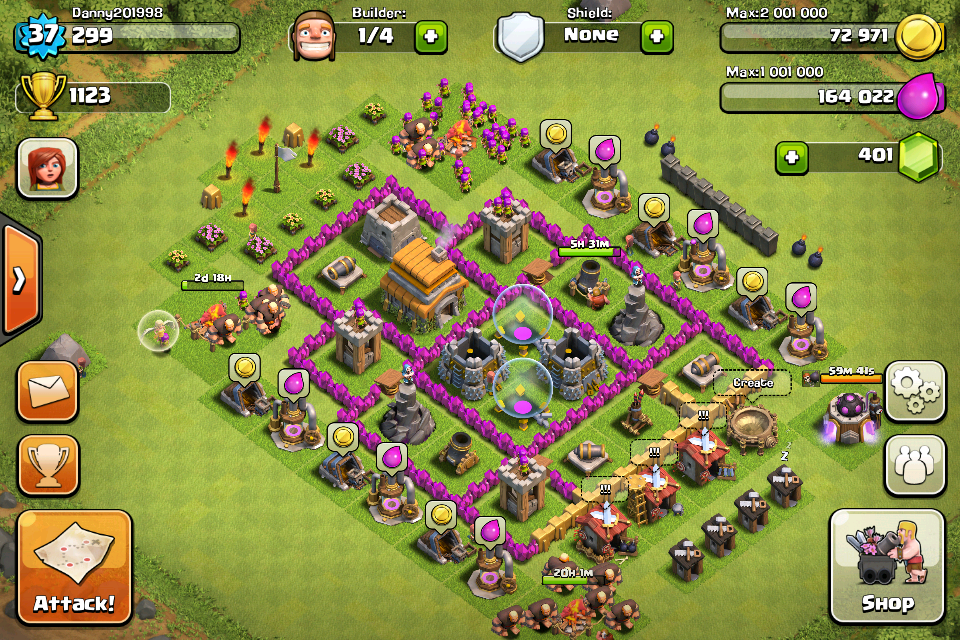Add a builder with the plus button
The width and height of the screenshot is (960, 640).
coord(431,37)
